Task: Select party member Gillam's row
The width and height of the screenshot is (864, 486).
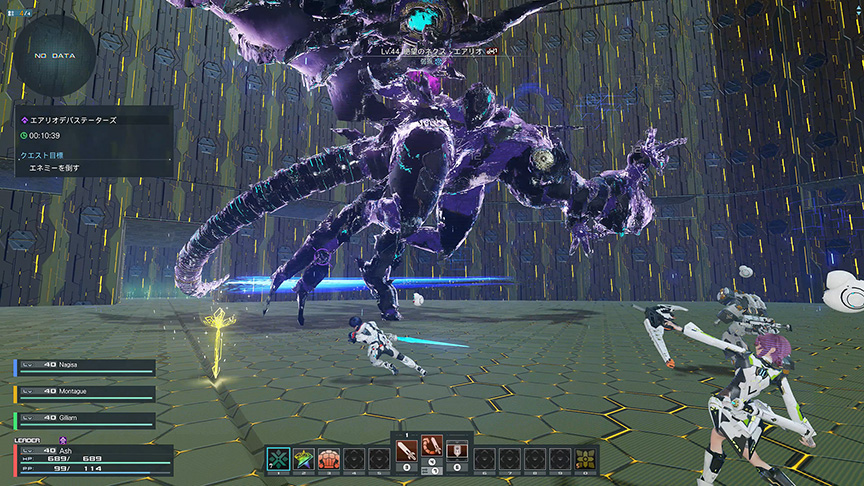Action: pos(86,419)
